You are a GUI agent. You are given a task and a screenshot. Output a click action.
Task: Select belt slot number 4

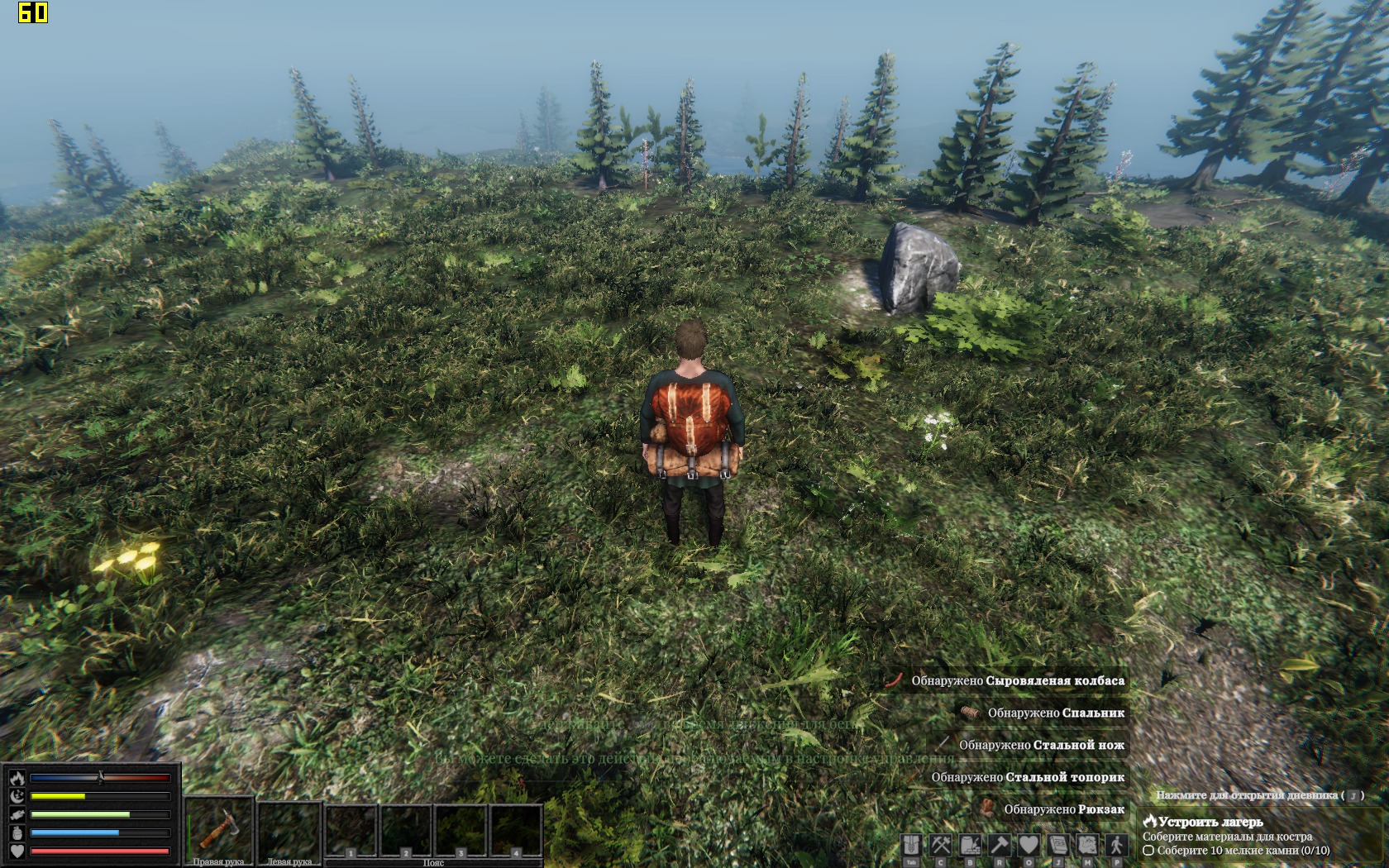[516, 831]
